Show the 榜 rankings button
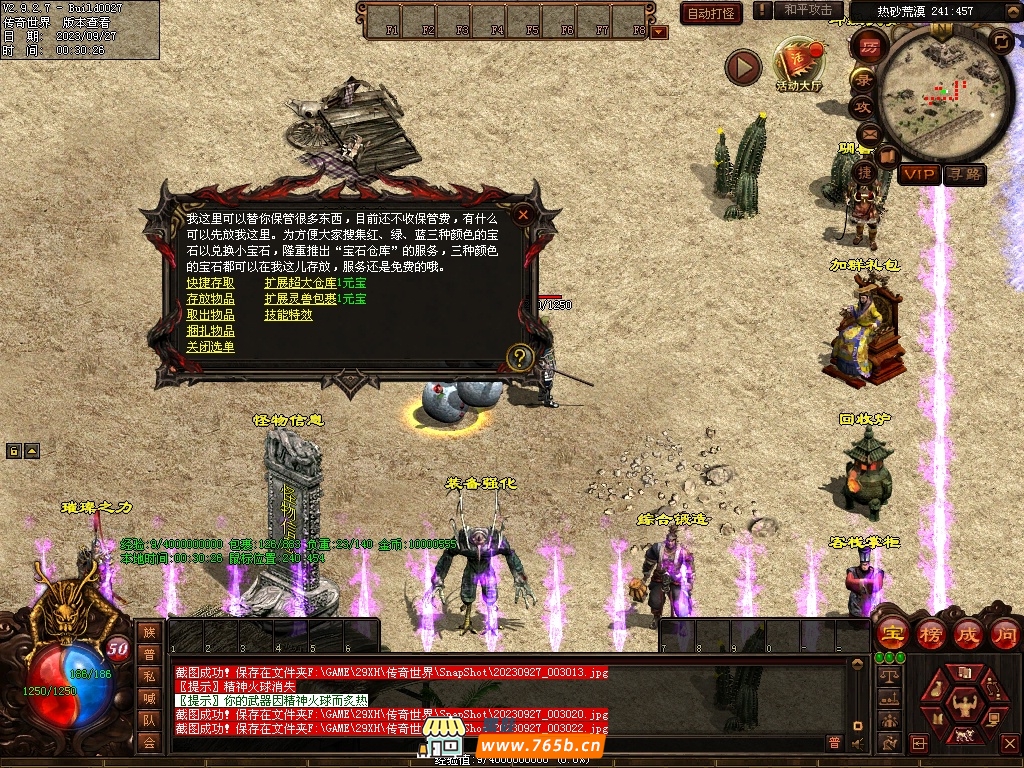 coord(929,634)
